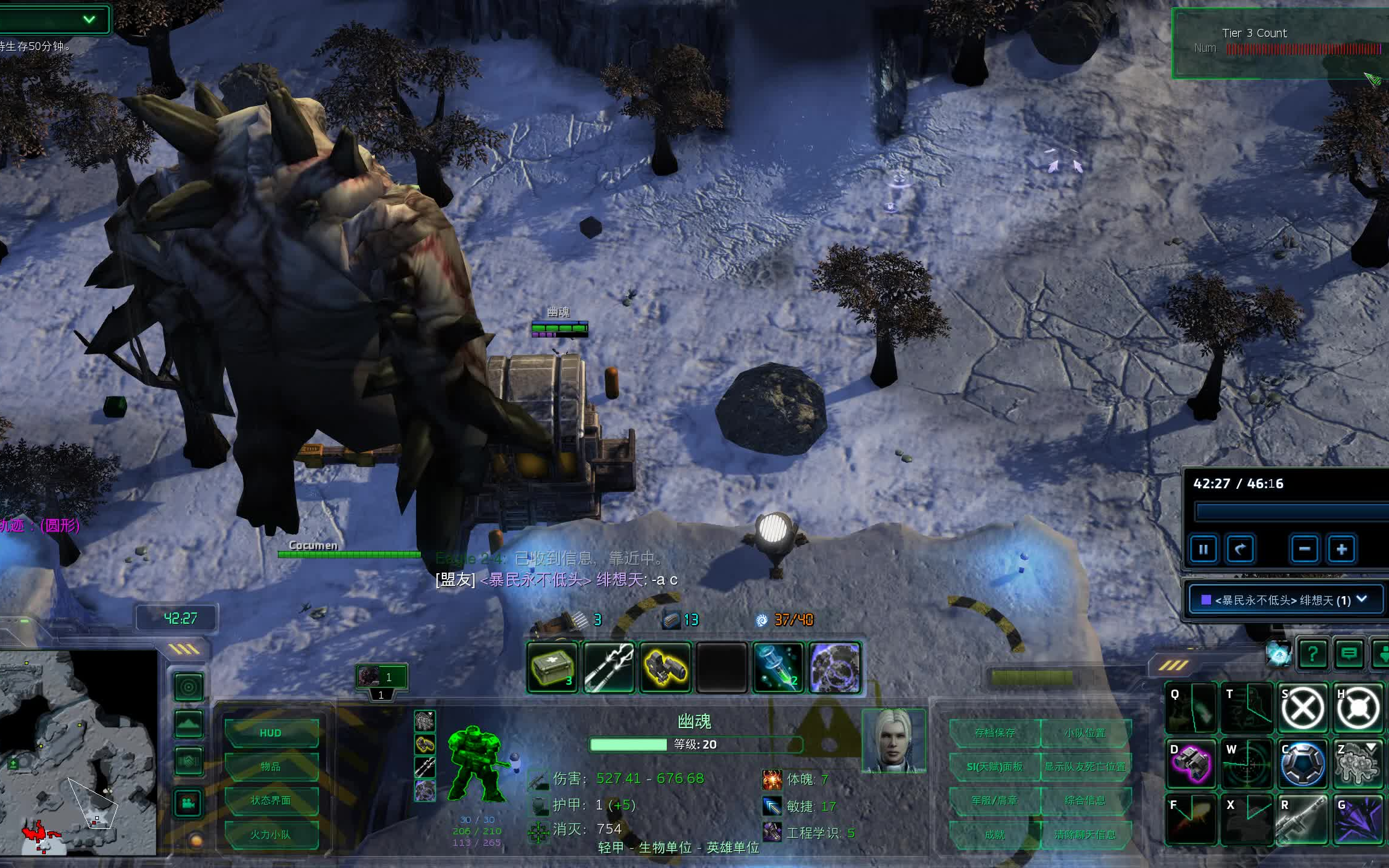Select the yellow-outlined scope attachment item
Viewport: 1389px width, 868px height.
pos(665,667)
